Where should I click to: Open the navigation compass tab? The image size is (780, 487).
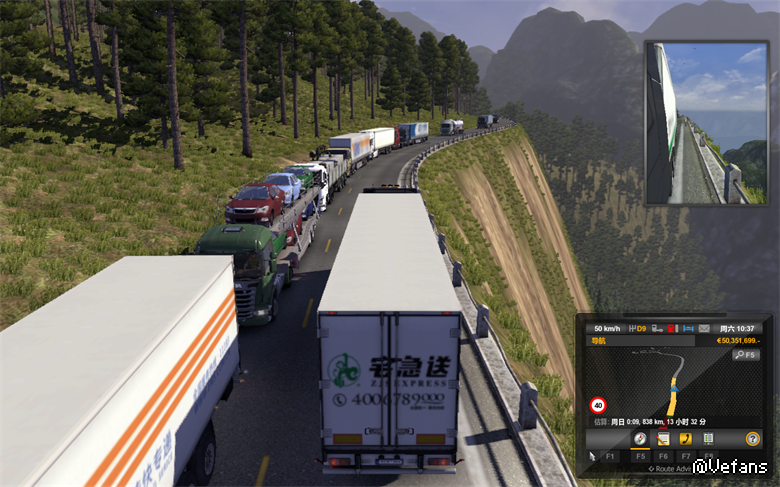click(x=638, y=439)
